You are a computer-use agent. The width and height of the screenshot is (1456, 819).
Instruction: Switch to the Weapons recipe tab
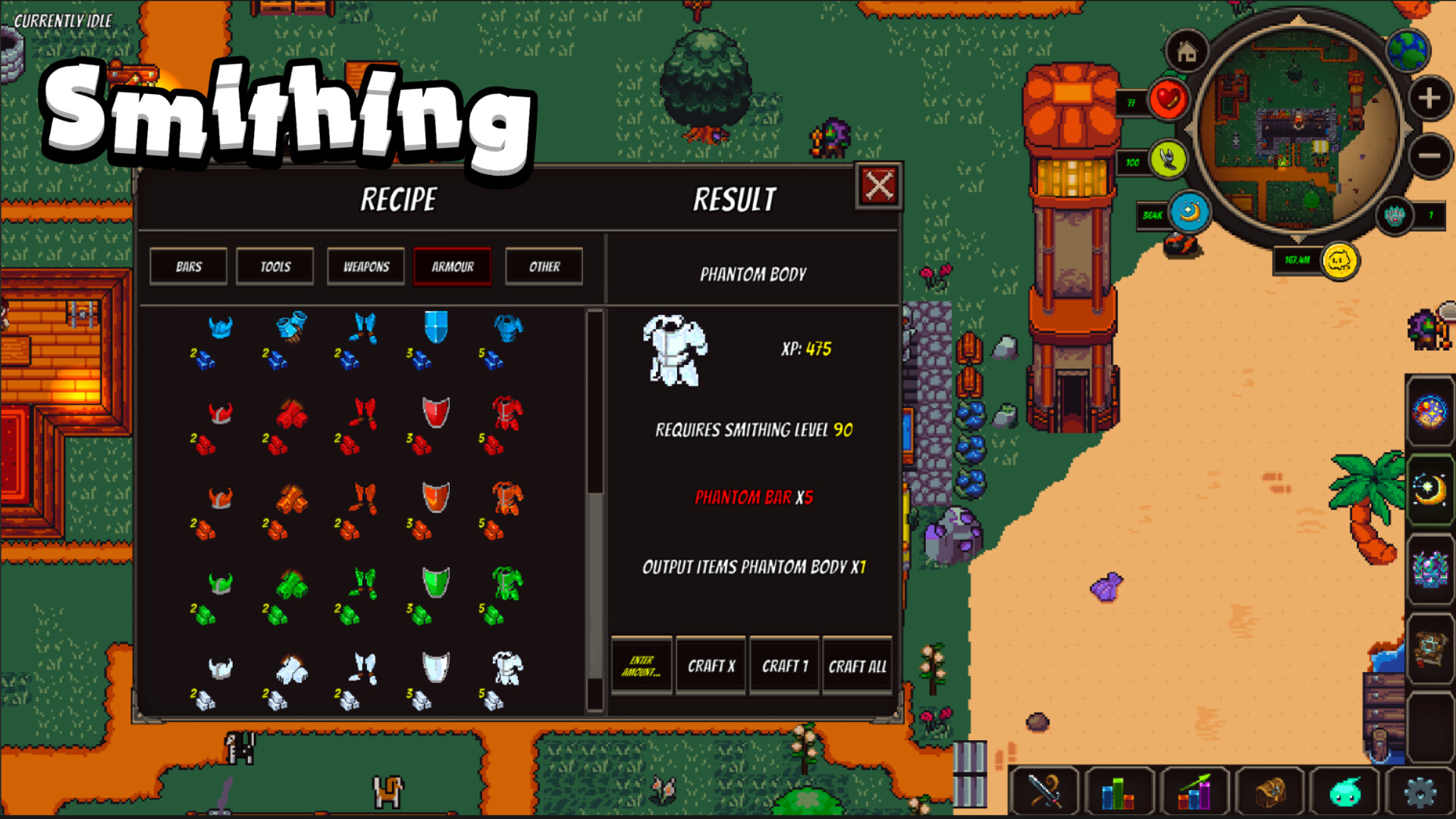pos(365,266)
